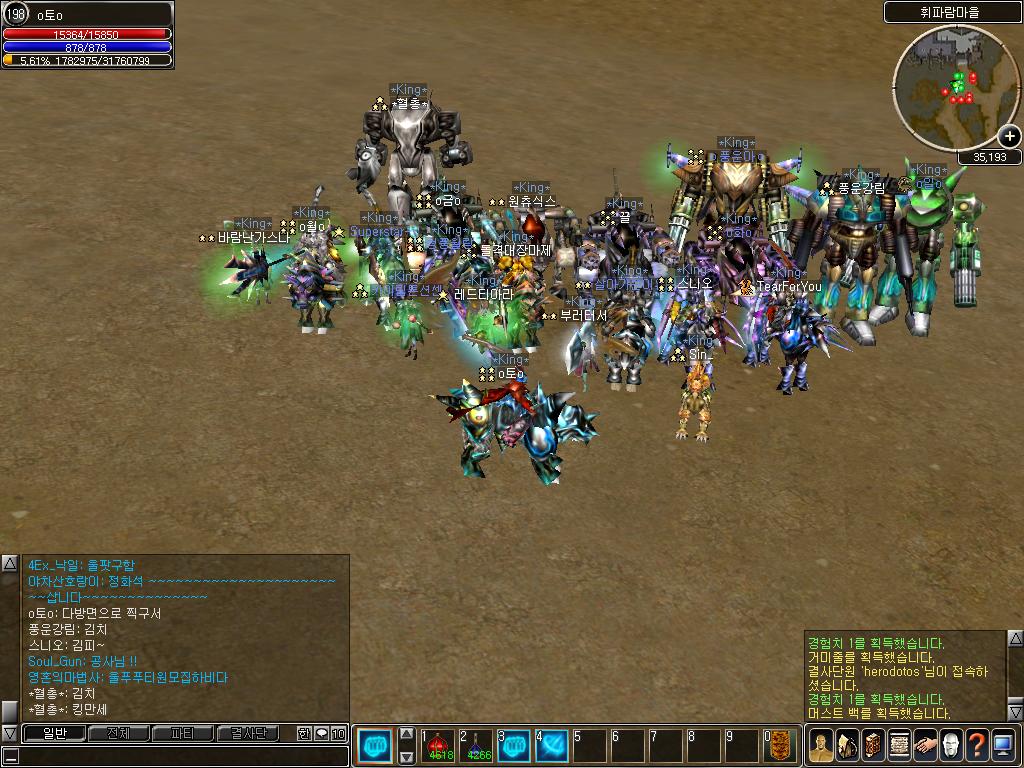Open the quest scroll icon

coord(899,746)
